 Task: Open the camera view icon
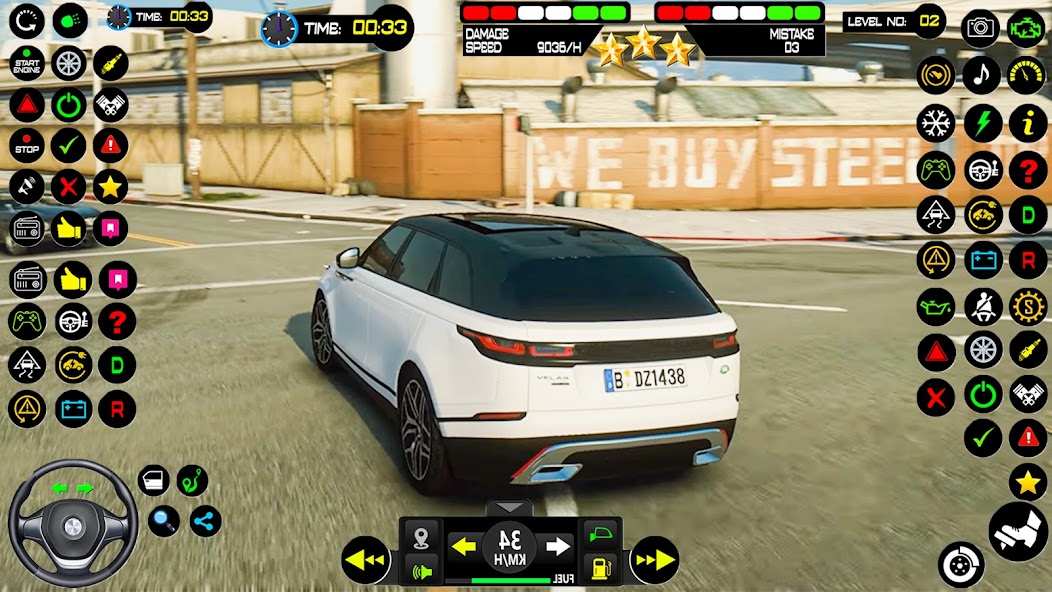980,28
